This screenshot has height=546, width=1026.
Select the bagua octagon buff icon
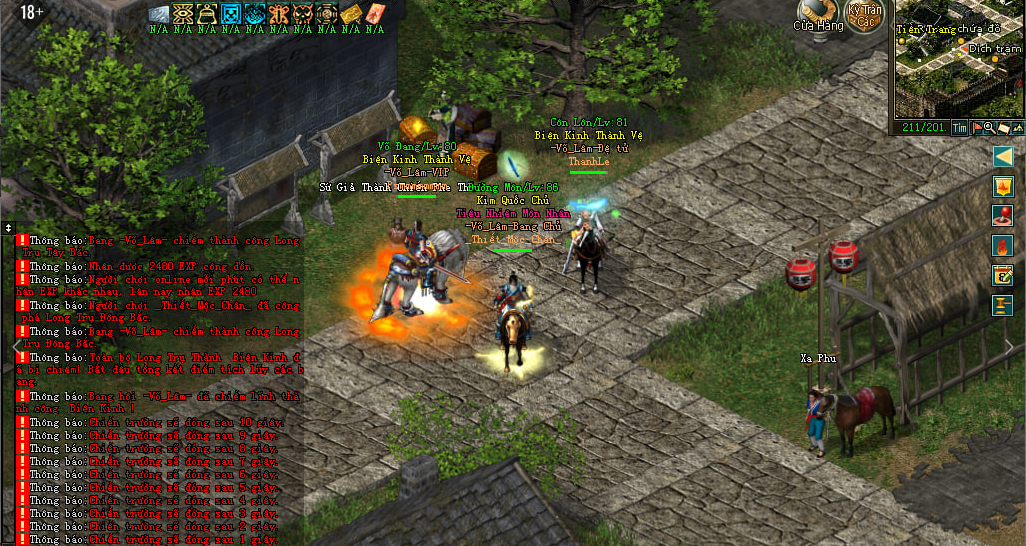coord(326,14)
